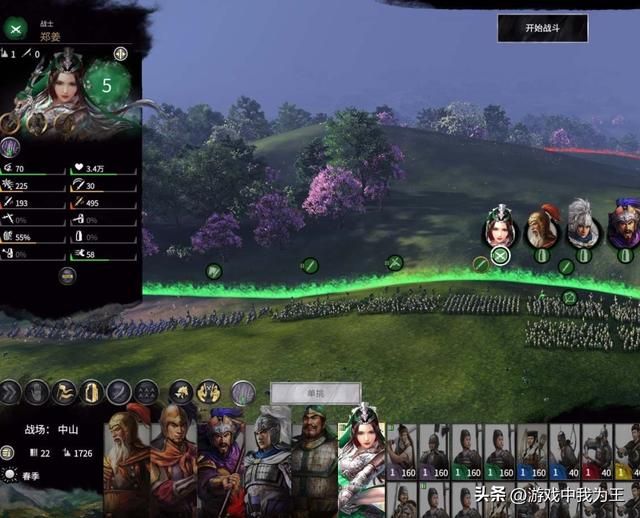Pick the green-robed bearded general's card
The image size is (640, 518).
pyautogui.click(x=314, y=458)
